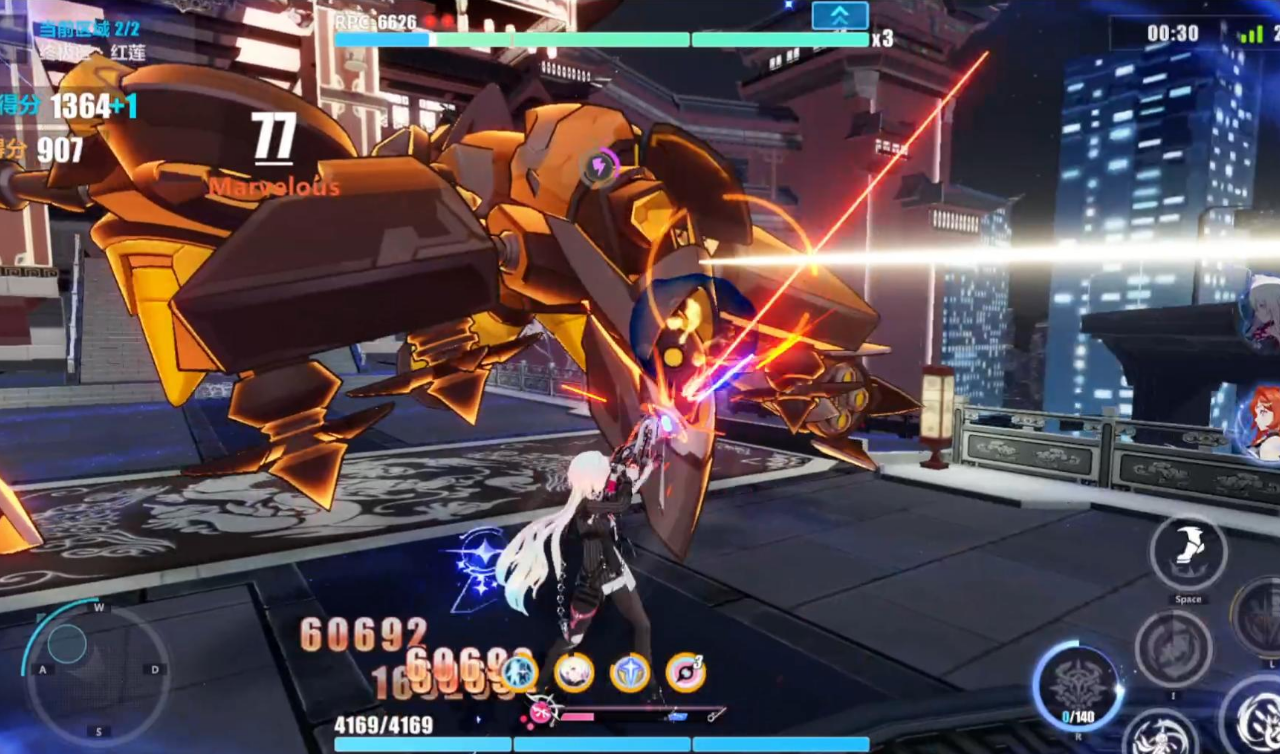Tap the virtual movement joystick

67,645
